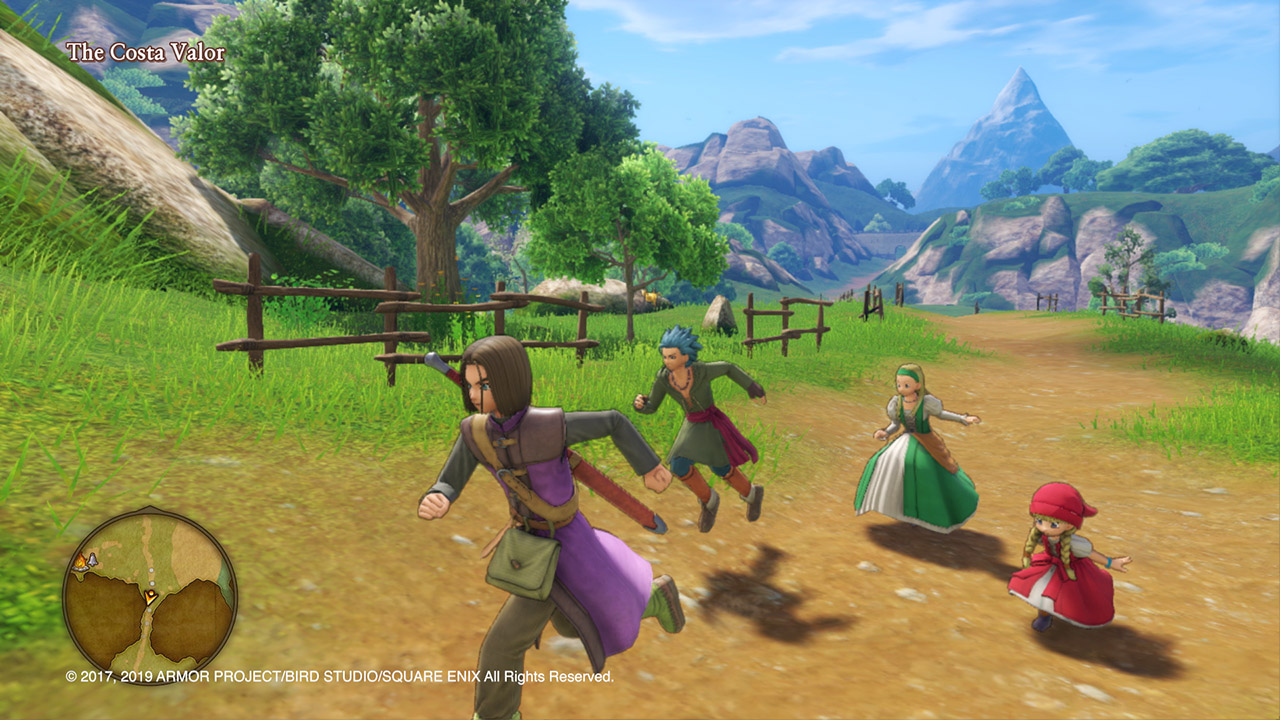Select the green field region on the minimap

(123, 548)
